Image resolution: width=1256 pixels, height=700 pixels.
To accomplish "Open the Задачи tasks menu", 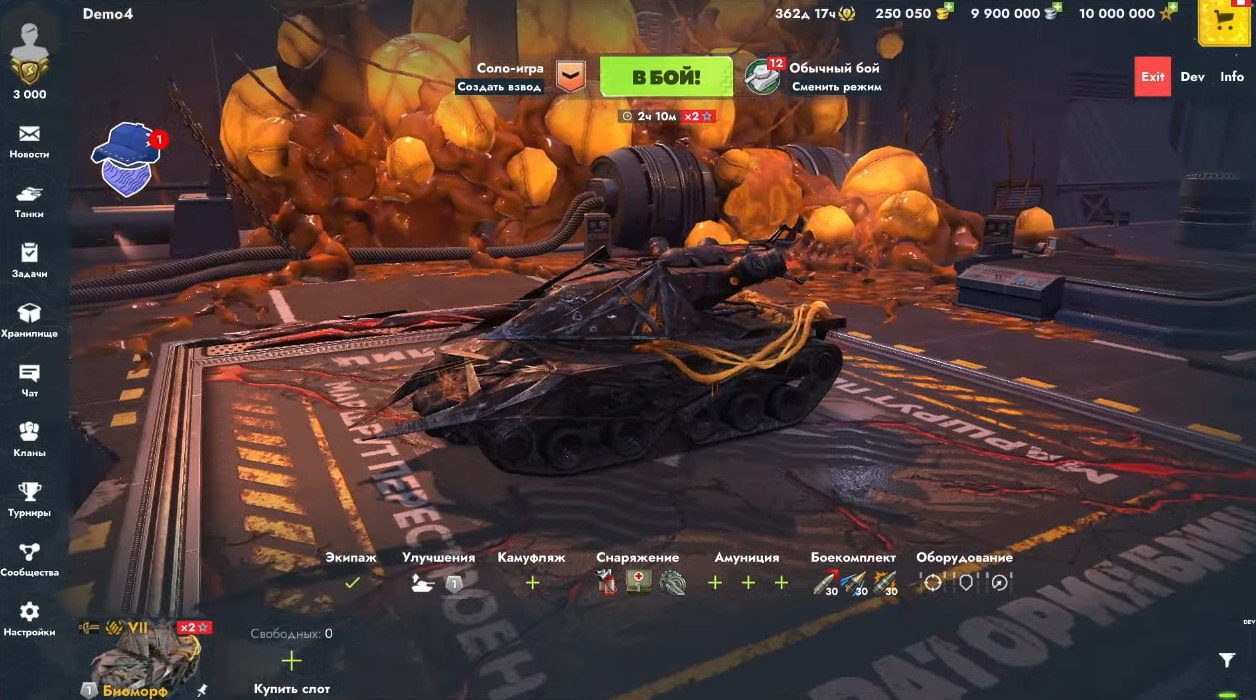I will click(29, 260).
